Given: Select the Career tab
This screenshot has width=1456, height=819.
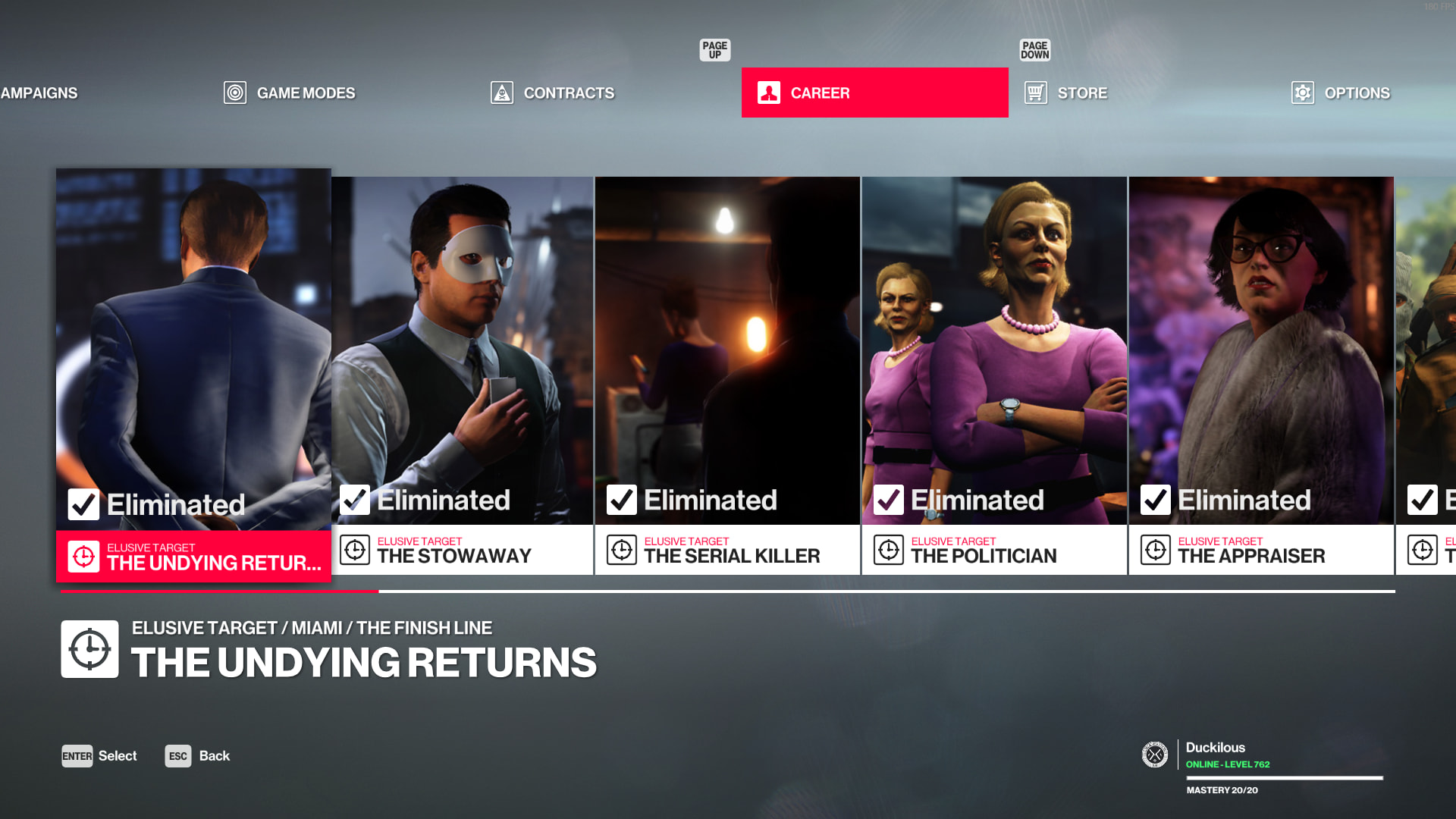Looking at the screenshot, I should tap(874, 93).
